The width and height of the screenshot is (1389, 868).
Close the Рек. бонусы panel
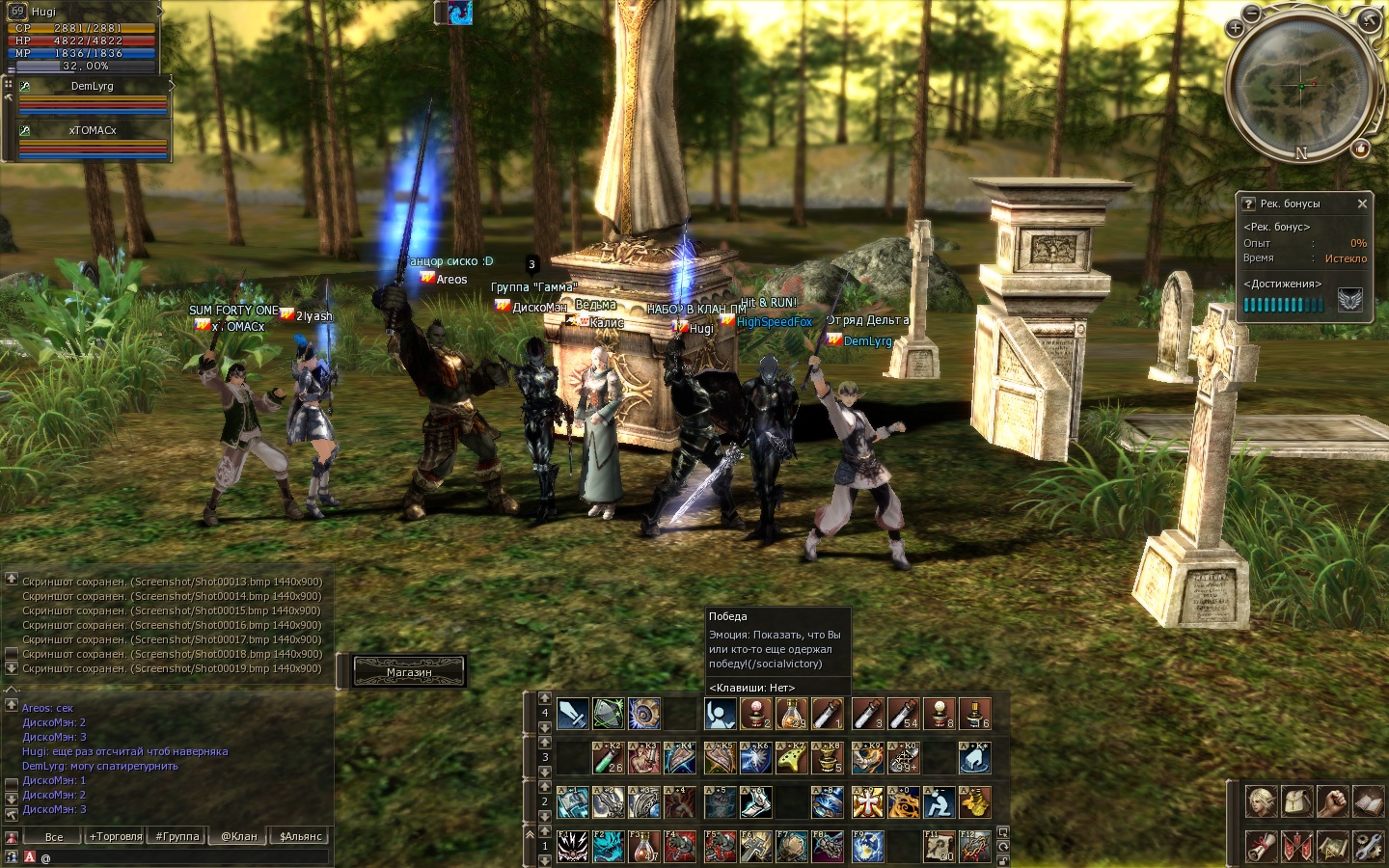[x=1362, y=203]
